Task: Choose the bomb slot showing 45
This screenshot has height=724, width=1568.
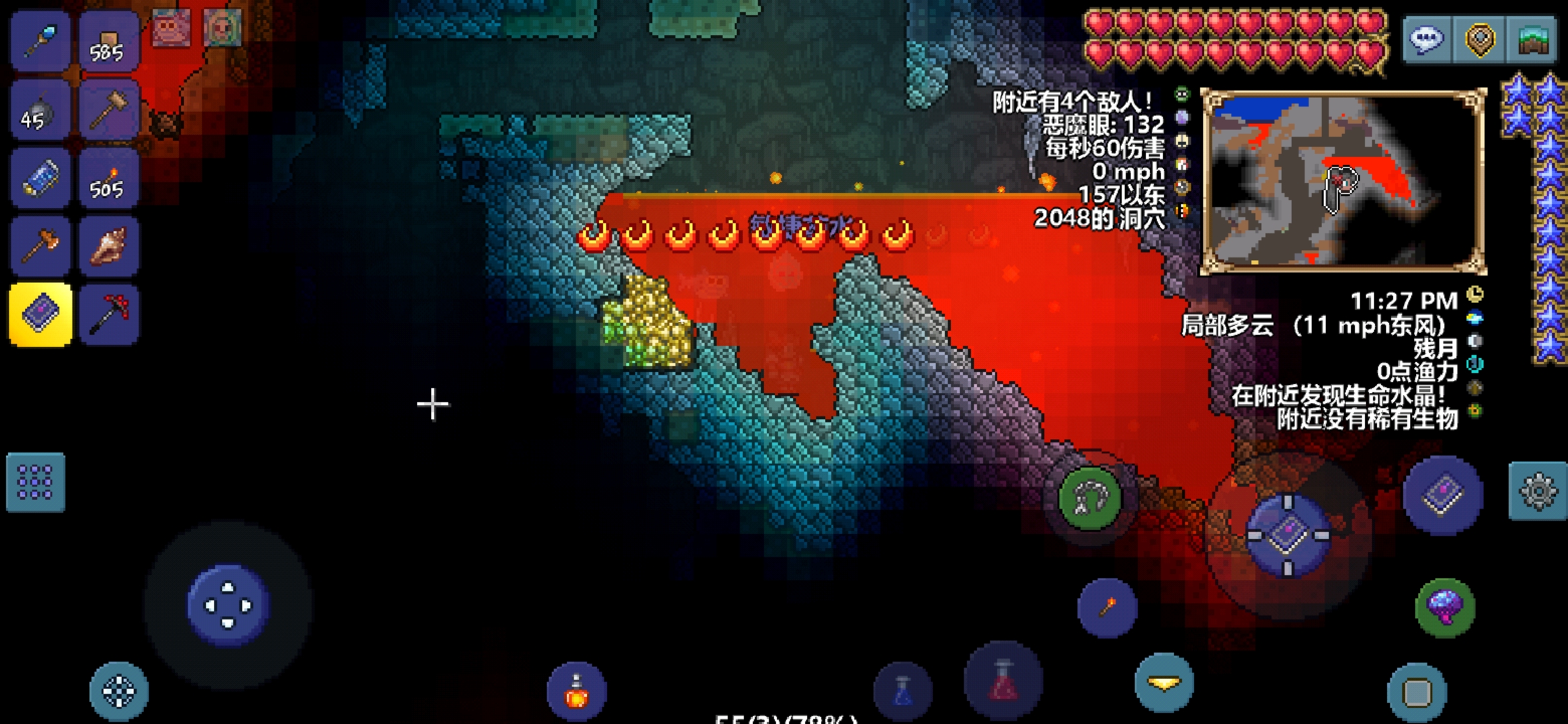Action: click(40, 111)
